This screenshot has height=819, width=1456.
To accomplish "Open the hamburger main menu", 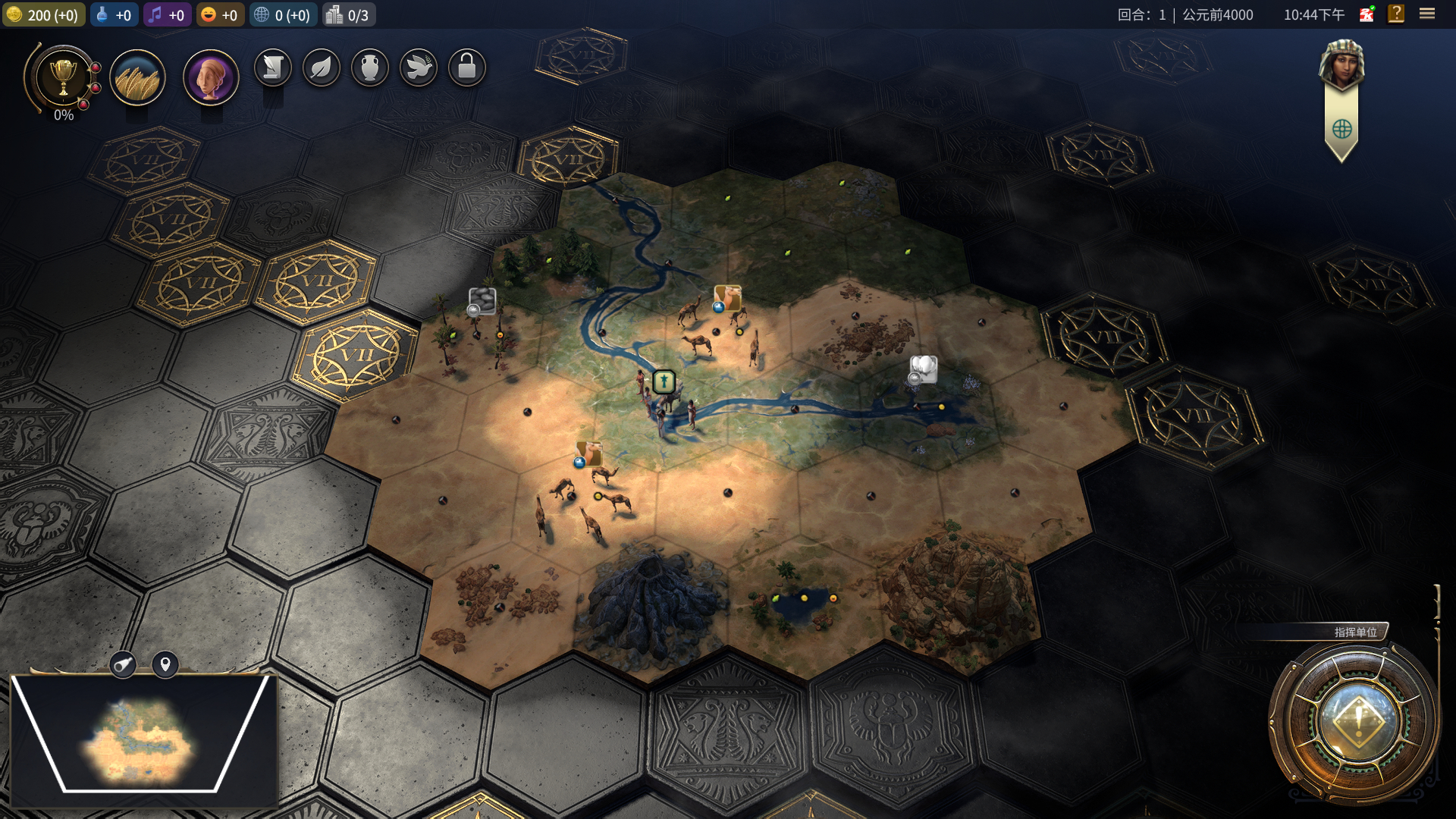I will coord(1427,14).
